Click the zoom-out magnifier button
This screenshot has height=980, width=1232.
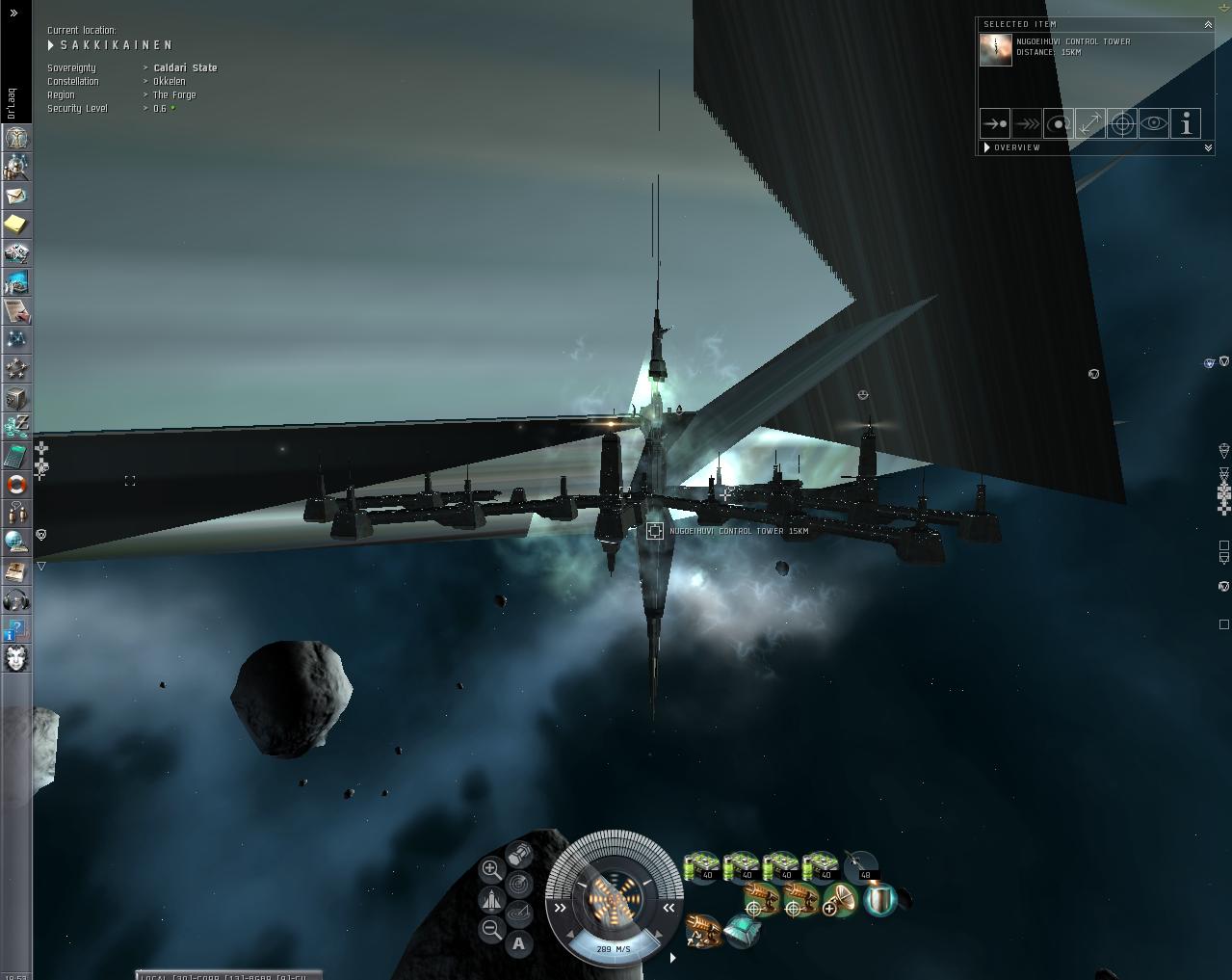pos(491,930)
